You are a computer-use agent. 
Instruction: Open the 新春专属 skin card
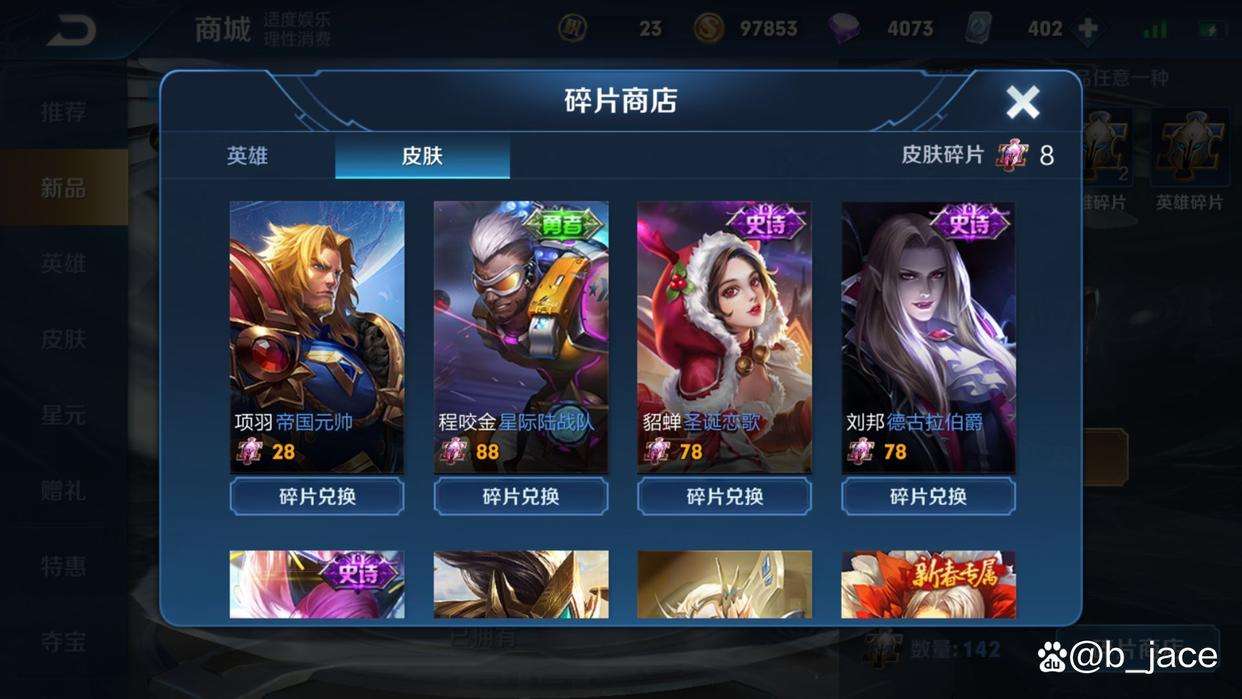[x=928, y=584]
